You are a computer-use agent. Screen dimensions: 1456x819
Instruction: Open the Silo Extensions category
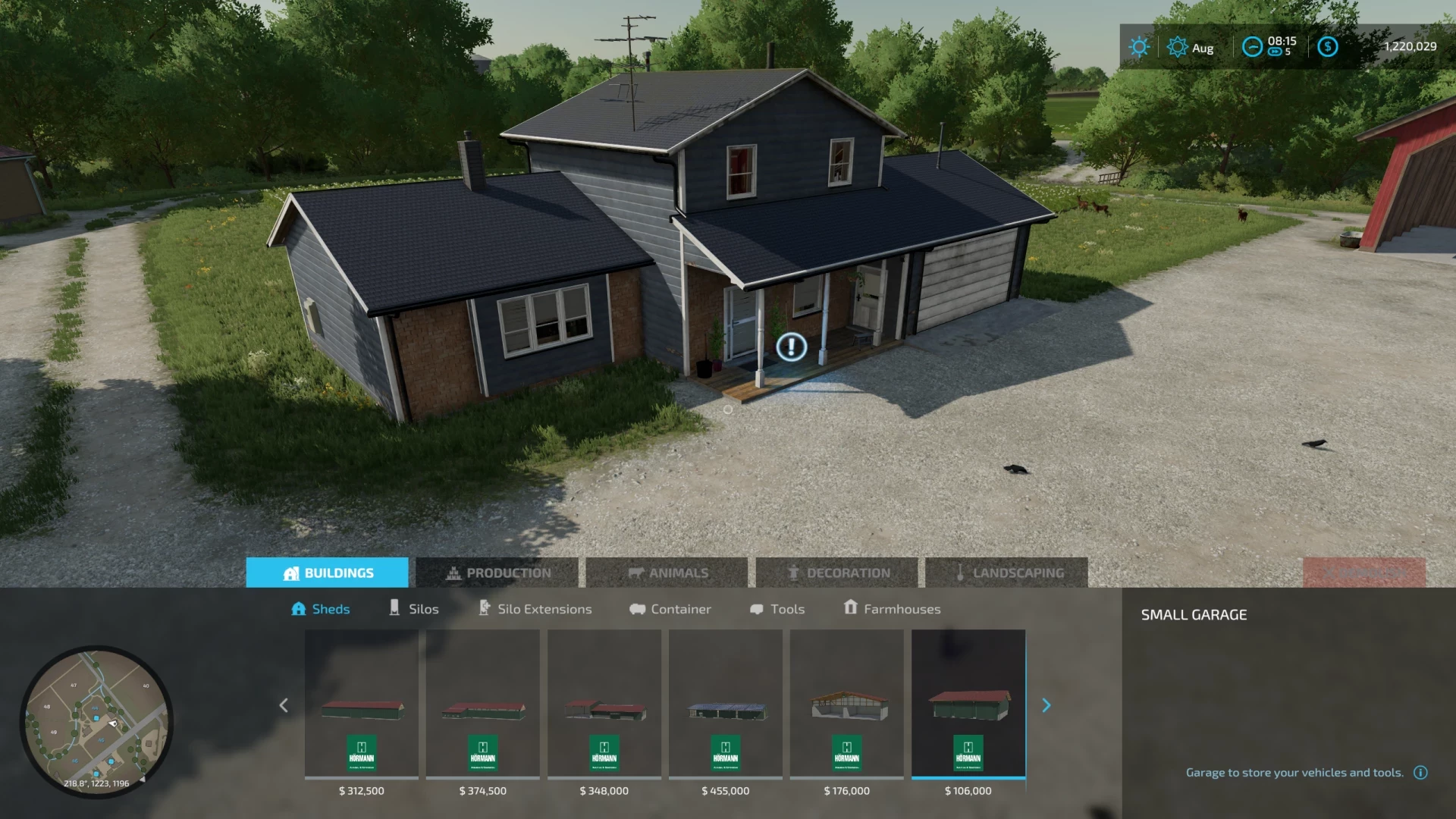click(483, 608)
